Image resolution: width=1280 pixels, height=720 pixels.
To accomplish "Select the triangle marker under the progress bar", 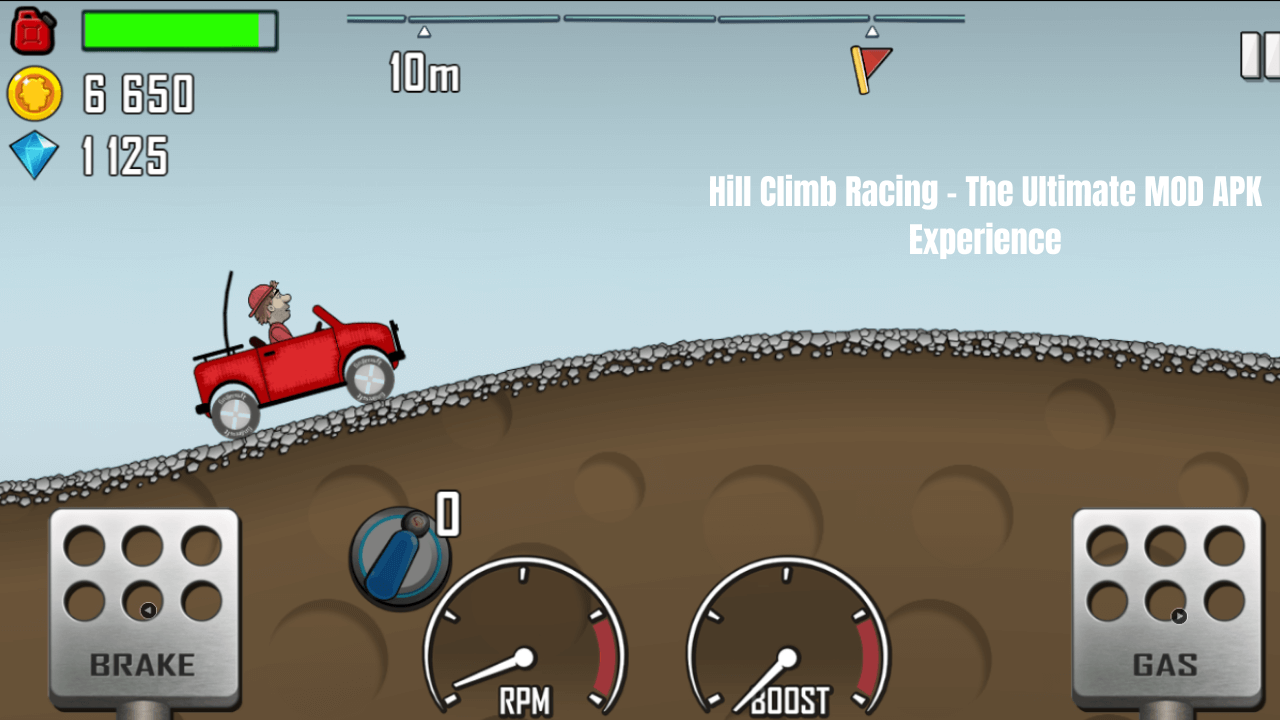I will (x=425, y=32).
